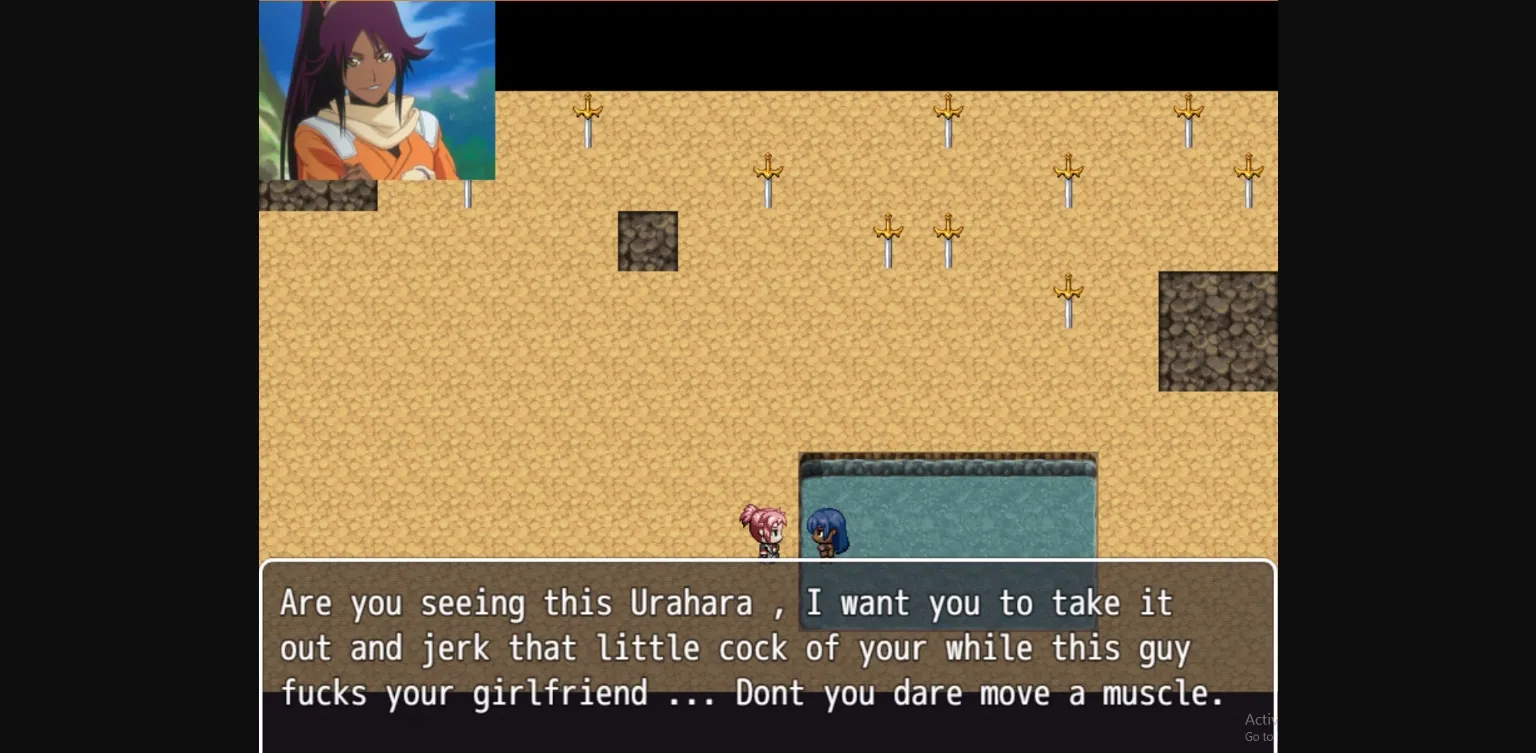
Task: Click Yoruichi's portrait image
Action: [x=377, y=90]
